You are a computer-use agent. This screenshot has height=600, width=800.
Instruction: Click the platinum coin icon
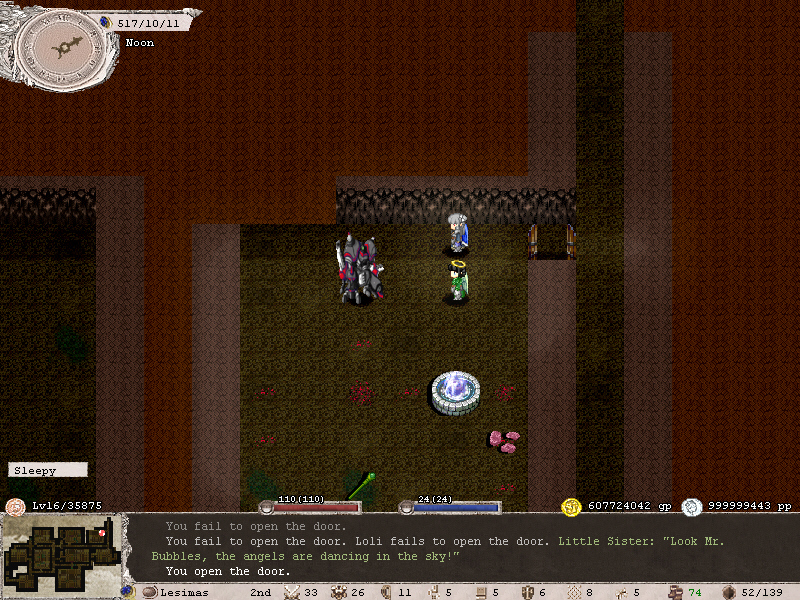(x=692, y=507)
